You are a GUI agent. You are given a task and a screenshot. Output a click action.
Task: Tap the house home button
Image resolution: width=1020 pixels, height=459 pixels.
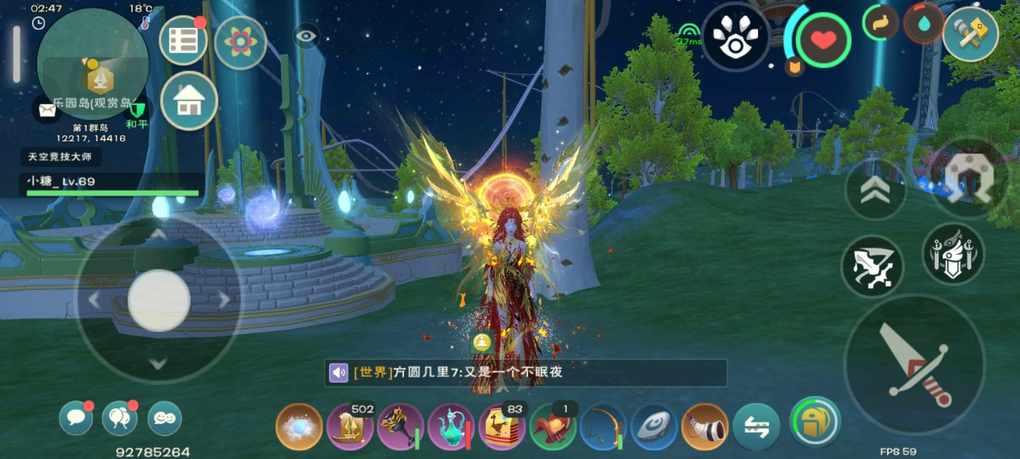189,101
